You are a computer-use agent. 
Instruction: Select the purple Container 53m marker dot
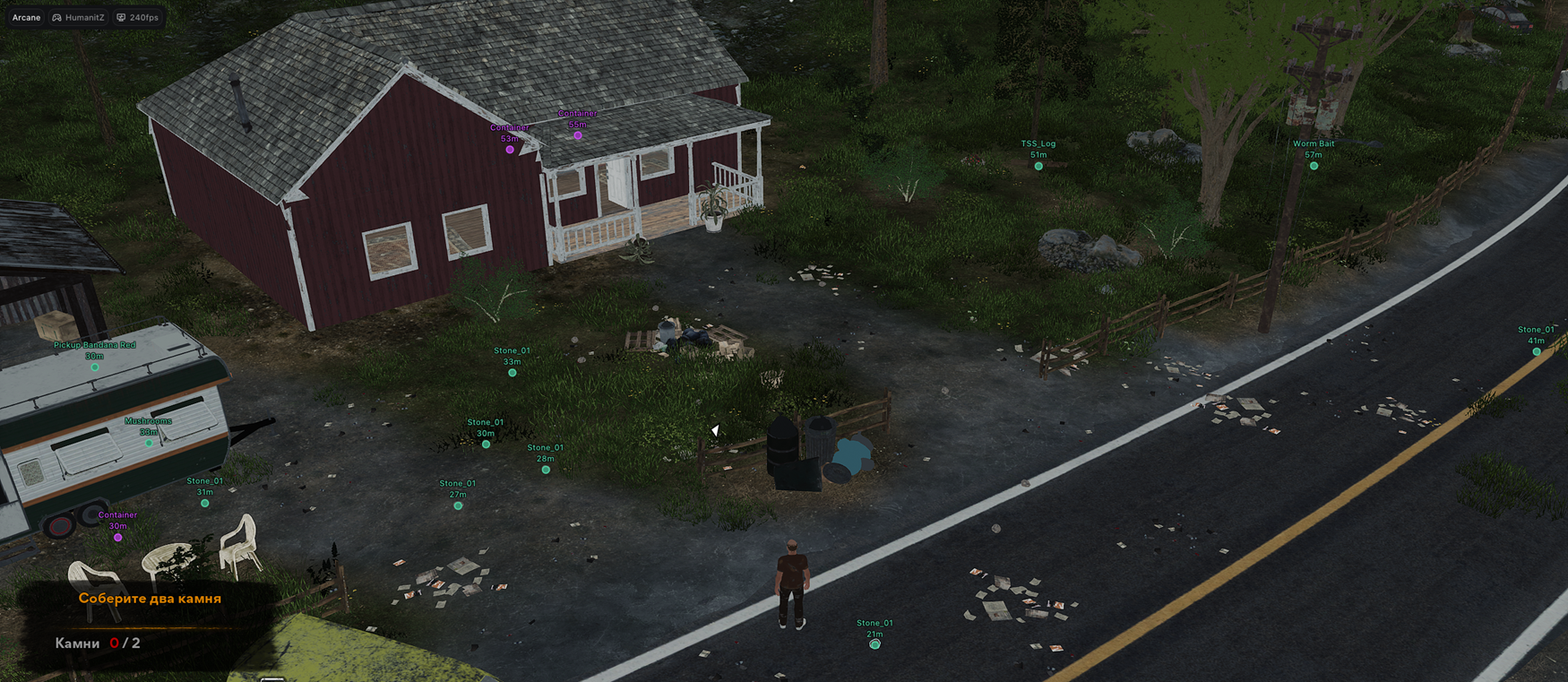510,150
